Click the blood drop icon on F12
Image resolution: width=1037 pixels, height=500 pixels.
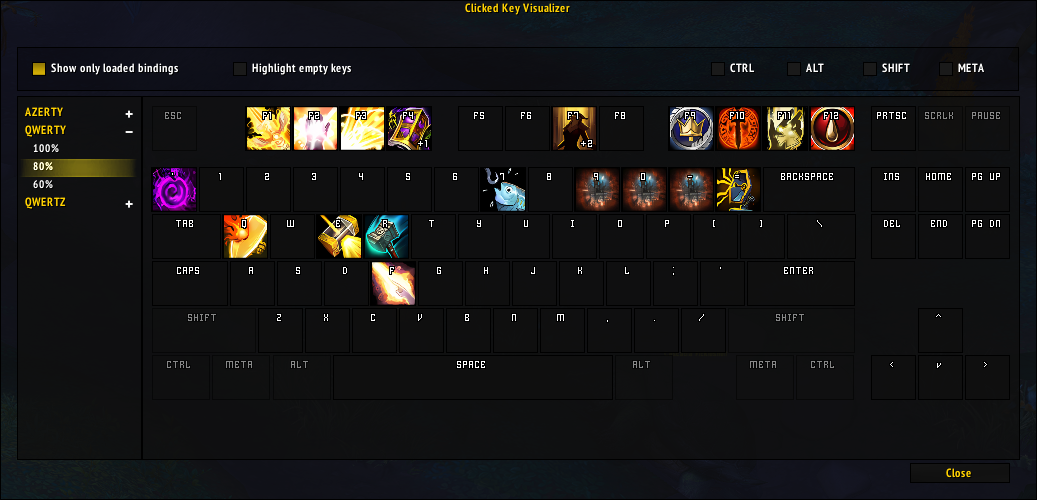[832, 129]
